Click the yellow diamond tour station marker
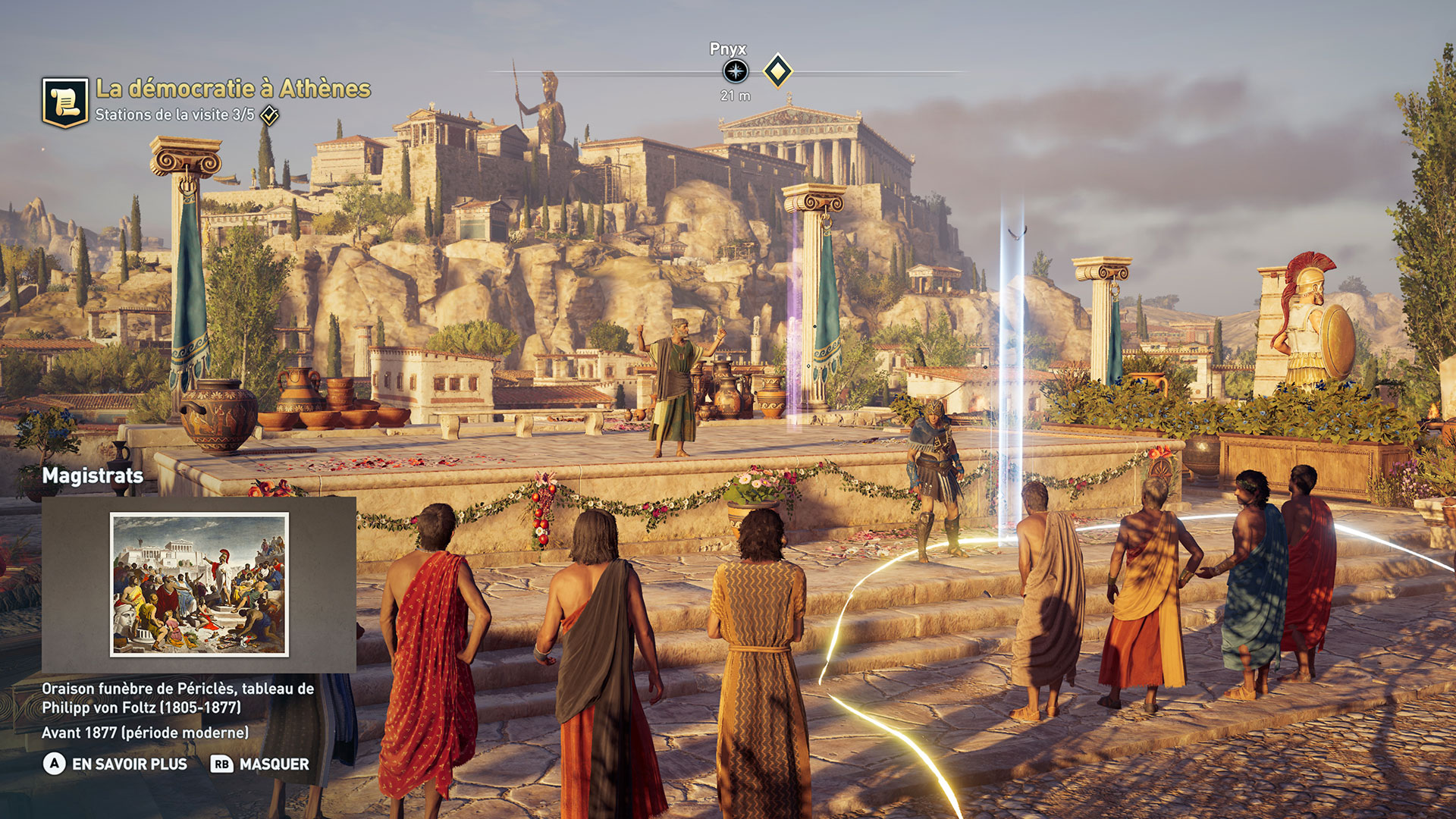The width and height of the screenshot is (1456, 819). pyautogui.click(x=777, y=72)
